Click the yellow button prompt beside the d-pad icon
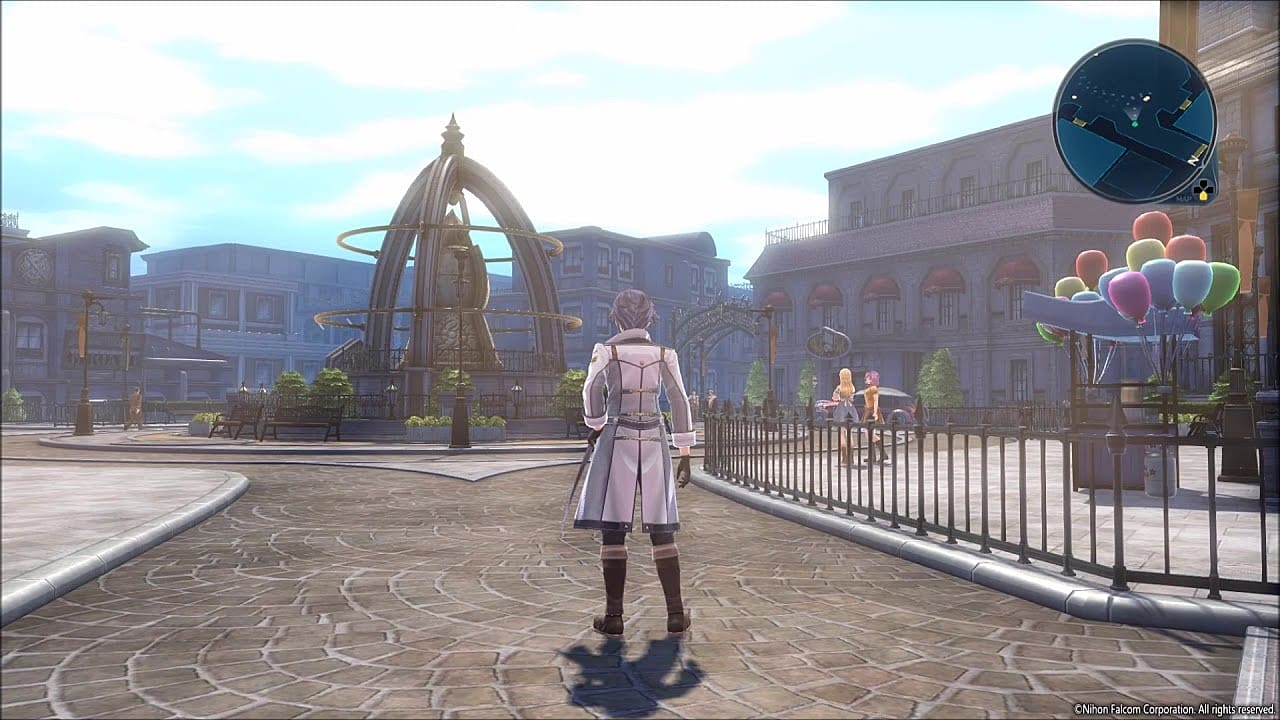The height and width of the screenshot is (720, 1280). 1204,196
